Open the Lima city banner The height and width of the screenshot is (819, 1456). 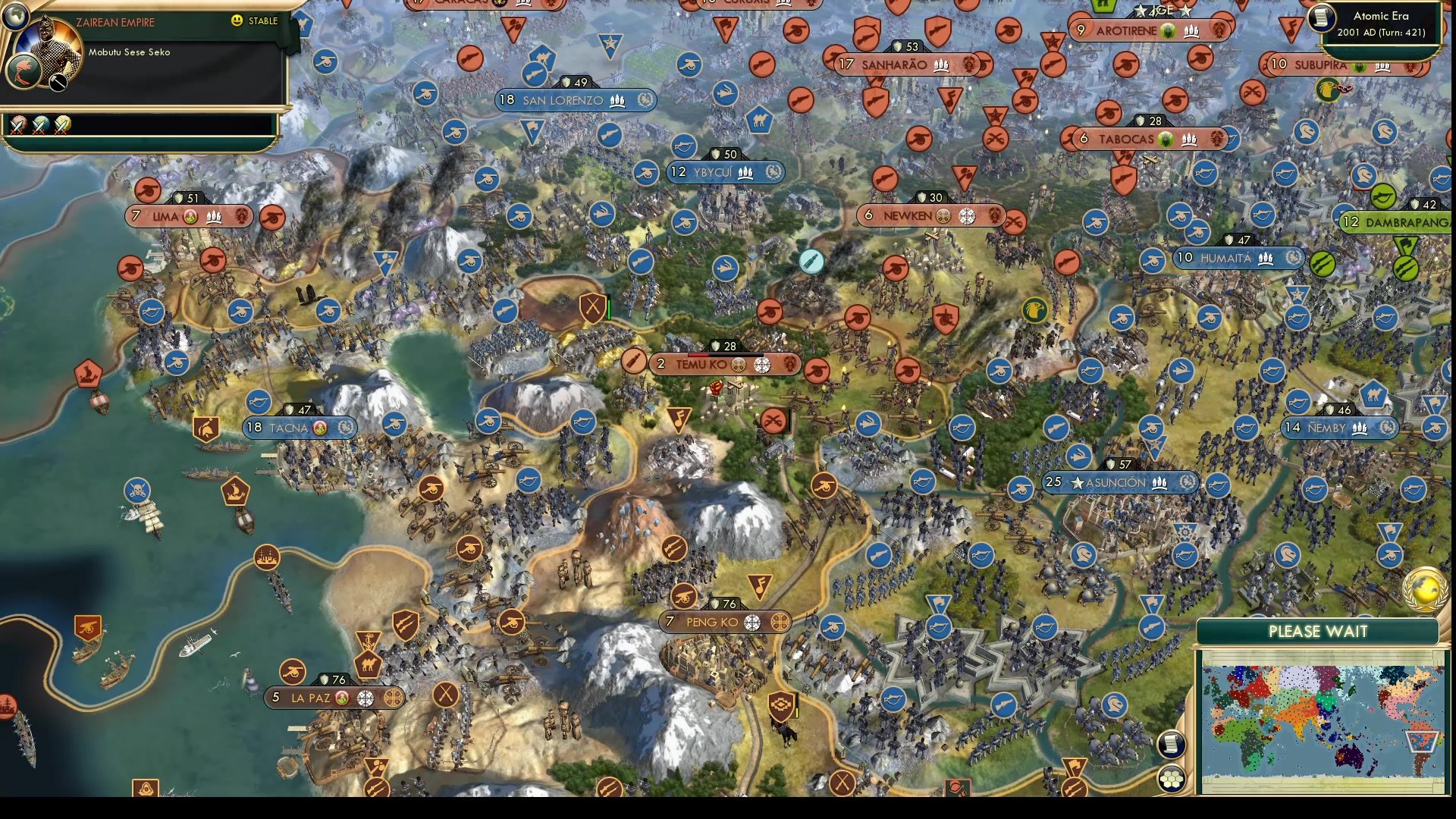click(189, 216)
